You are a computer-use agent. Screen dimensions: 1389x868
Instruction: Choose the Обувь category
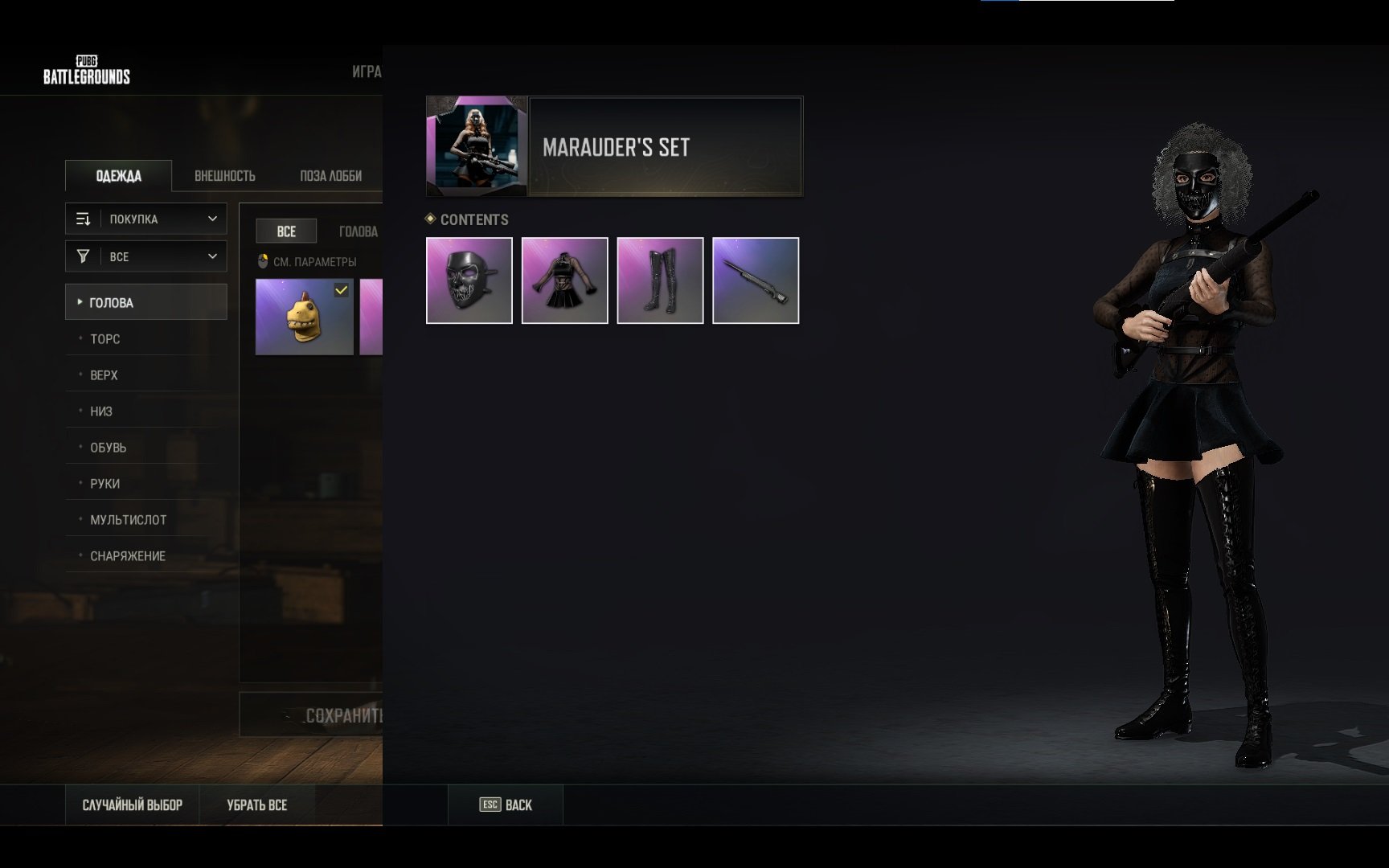[108, 448]
